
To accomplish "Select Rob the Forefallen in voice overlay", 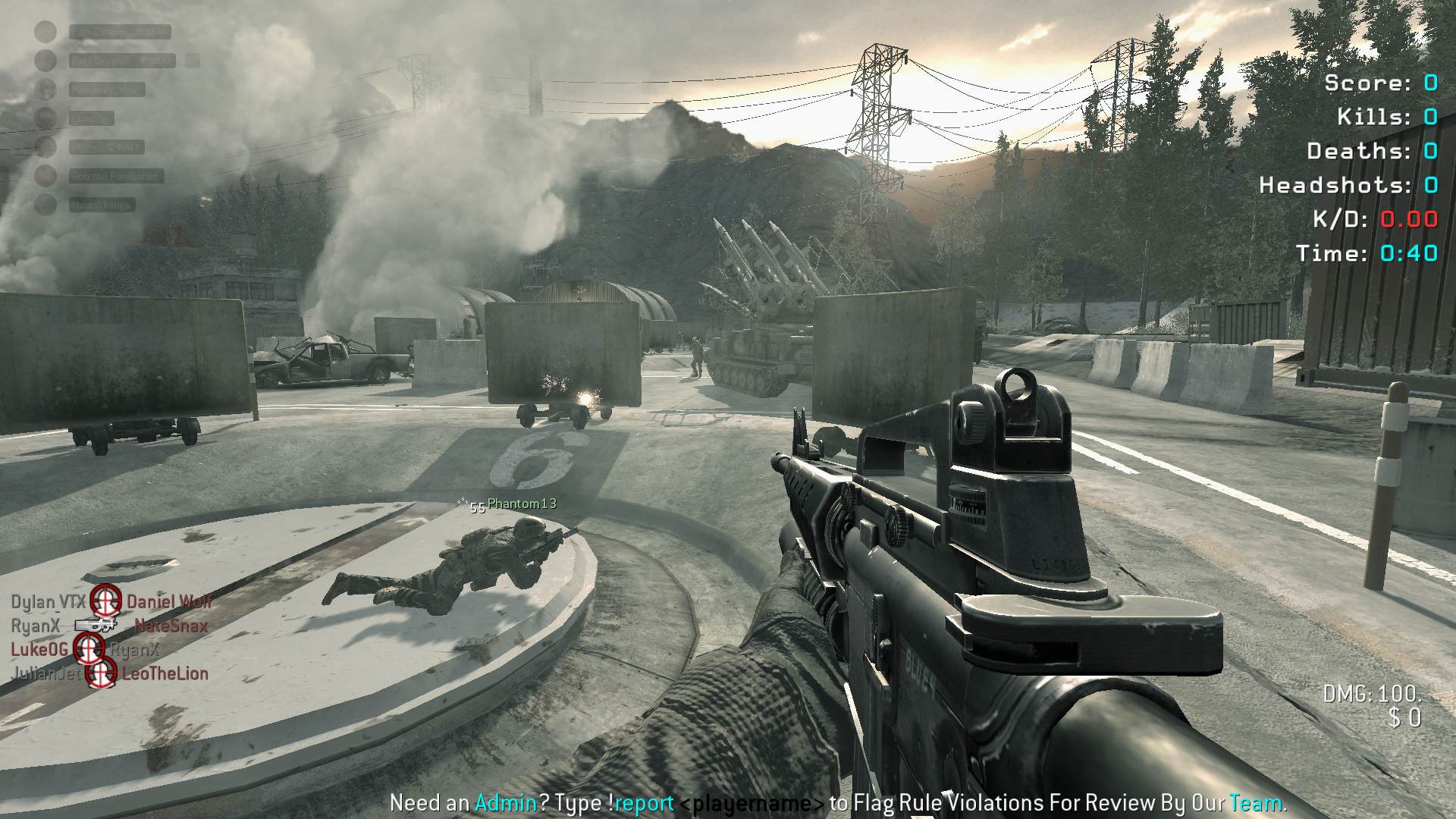I will pos(115,176).
